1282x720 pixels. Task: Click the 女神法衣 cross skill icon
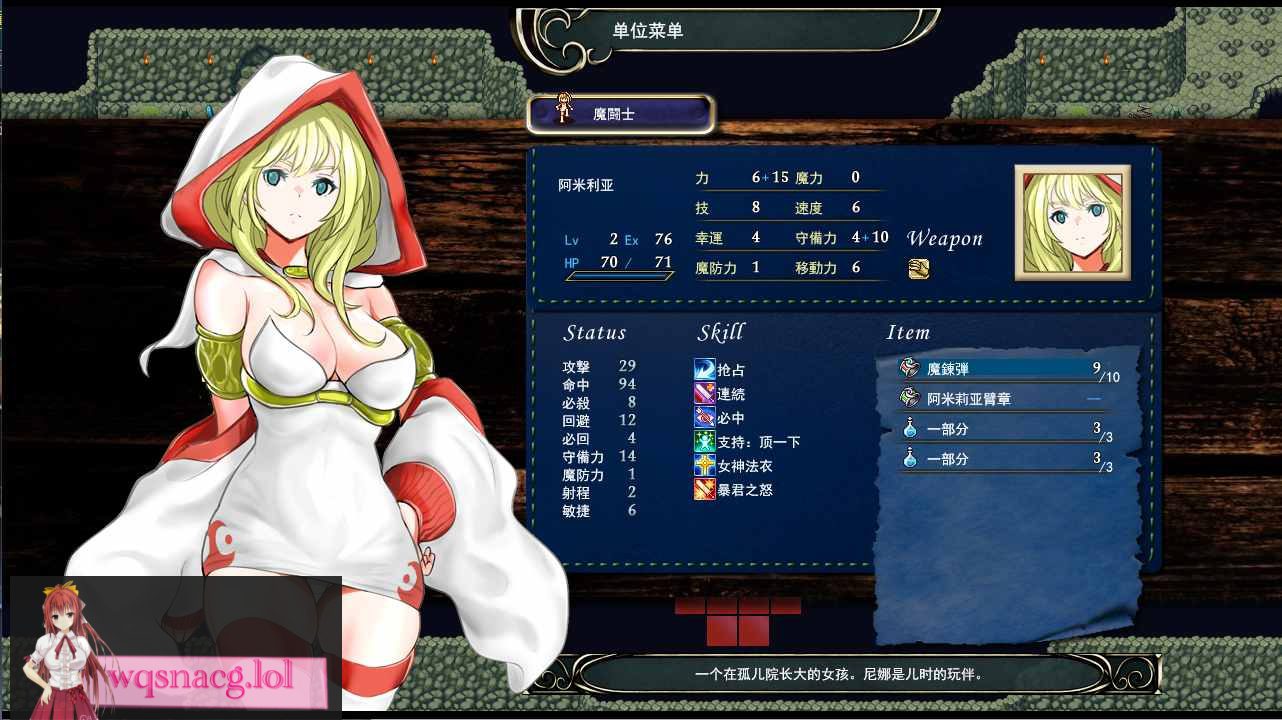pyautogui.click(x=705, y=465)
